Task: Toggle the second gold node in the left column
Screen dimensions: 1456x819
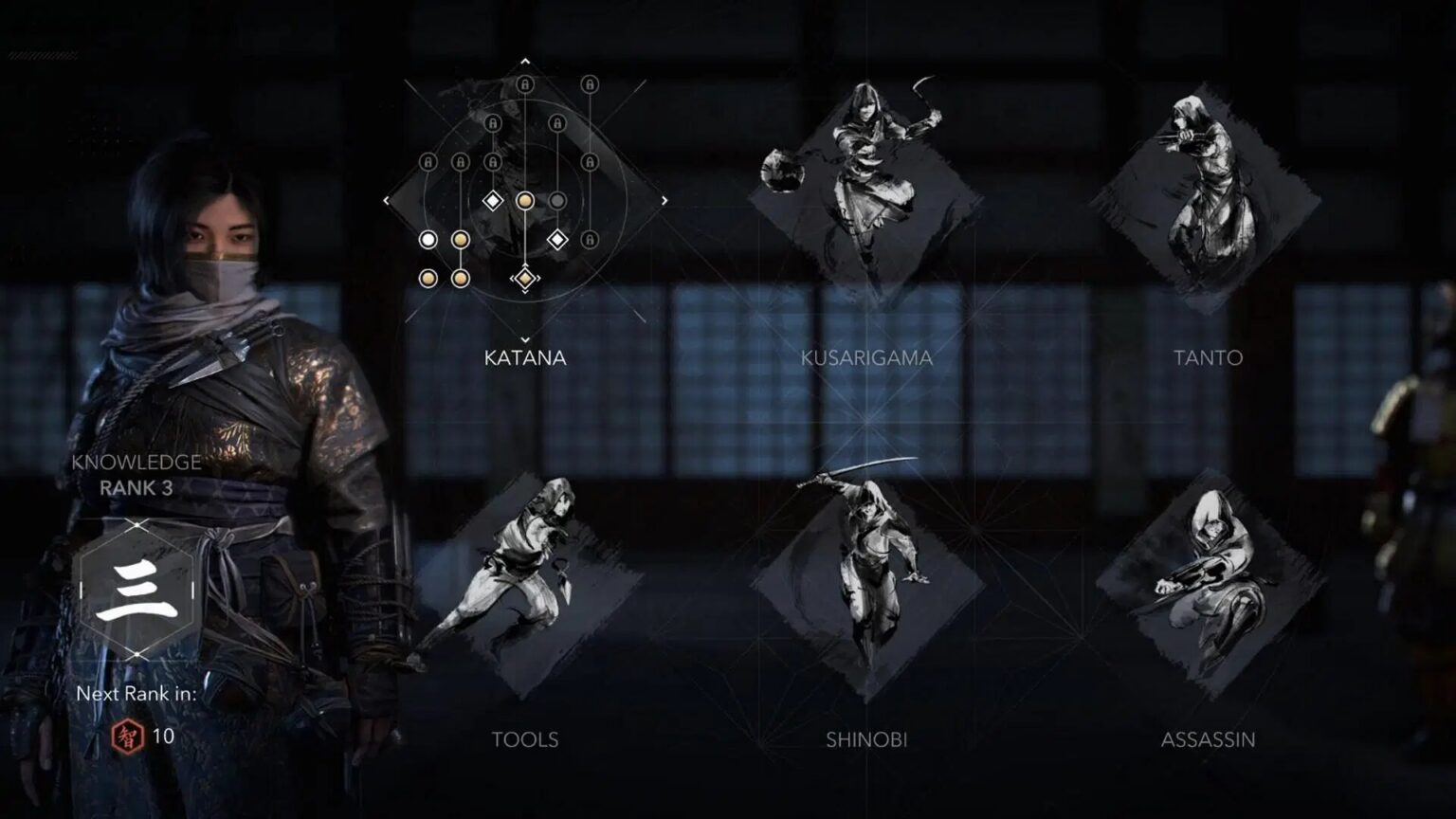Action: coord(461,240)
